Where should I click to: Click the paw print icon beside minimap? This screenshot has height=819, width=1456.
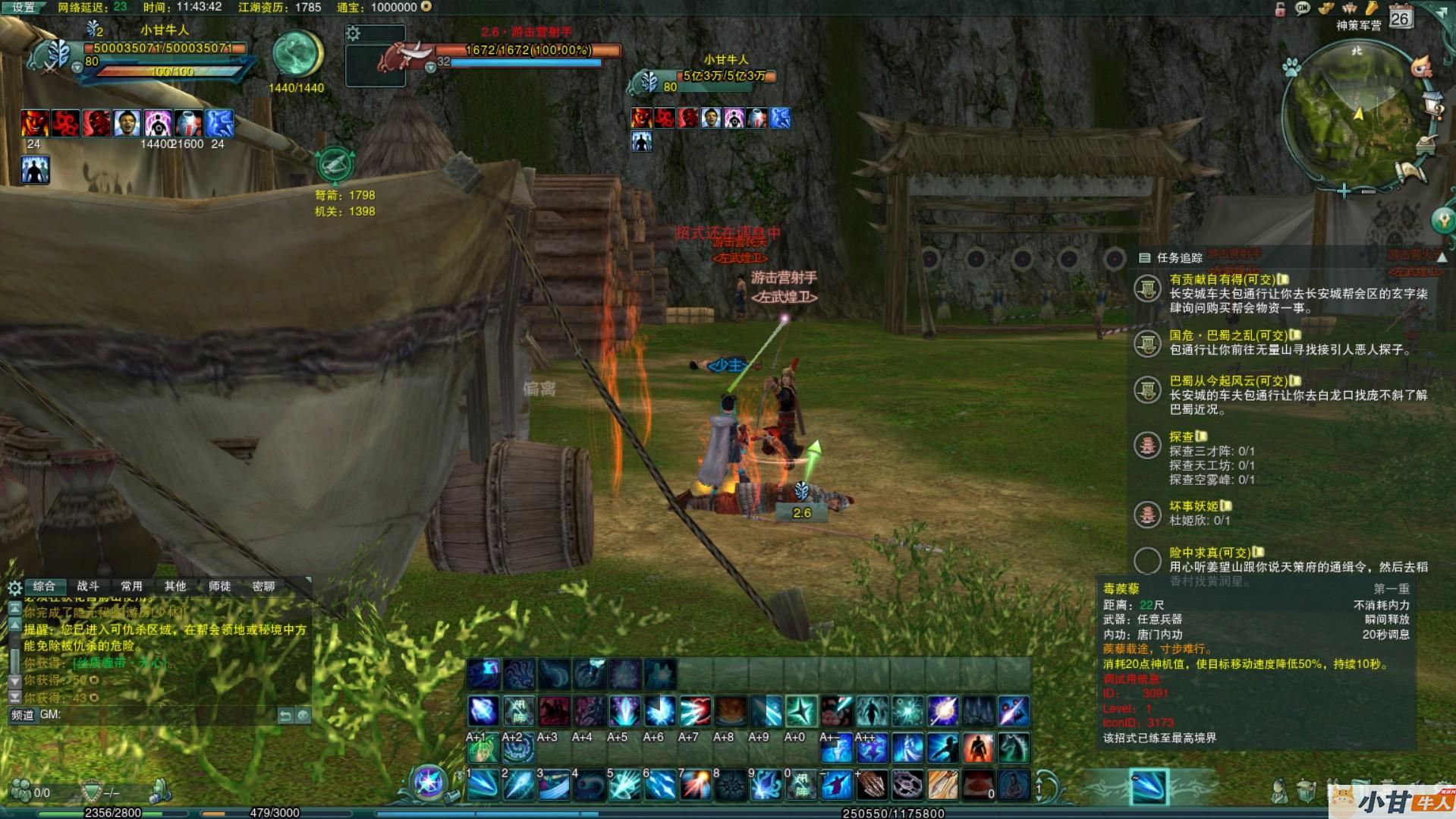click(1291, 68)
